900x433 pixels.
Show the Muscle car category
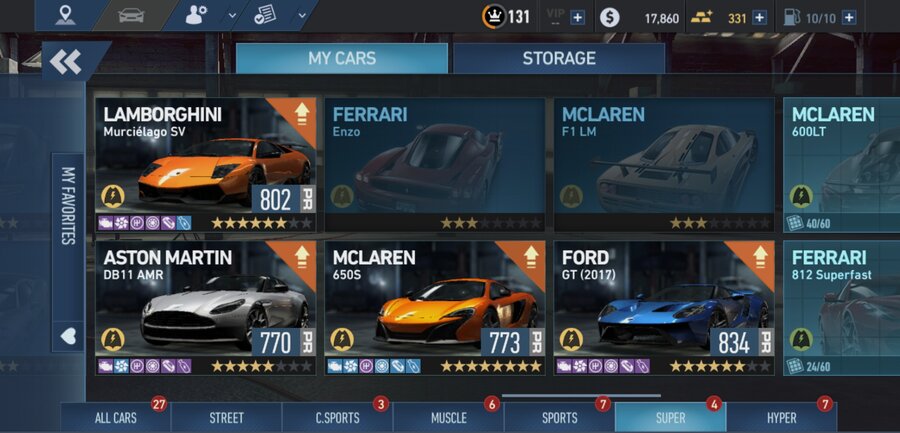[448, 418]
